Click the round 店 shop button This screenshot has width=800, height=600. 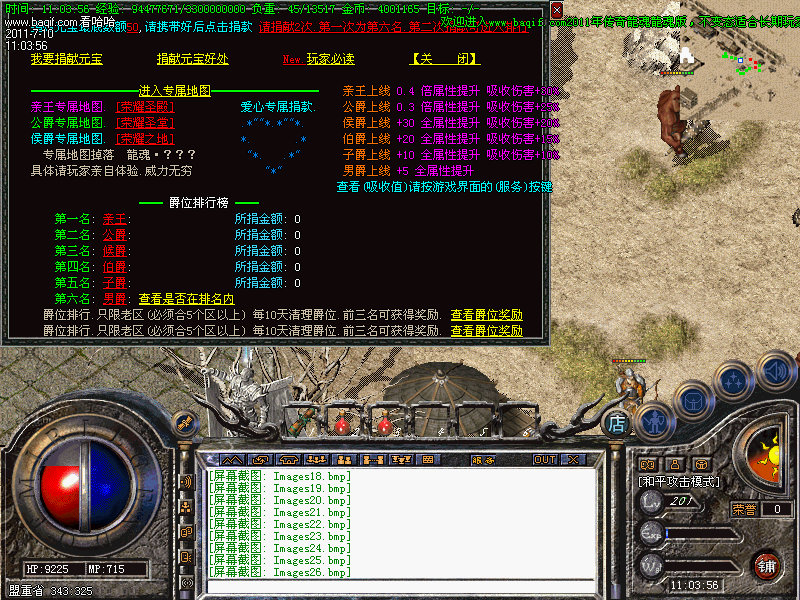618,423
